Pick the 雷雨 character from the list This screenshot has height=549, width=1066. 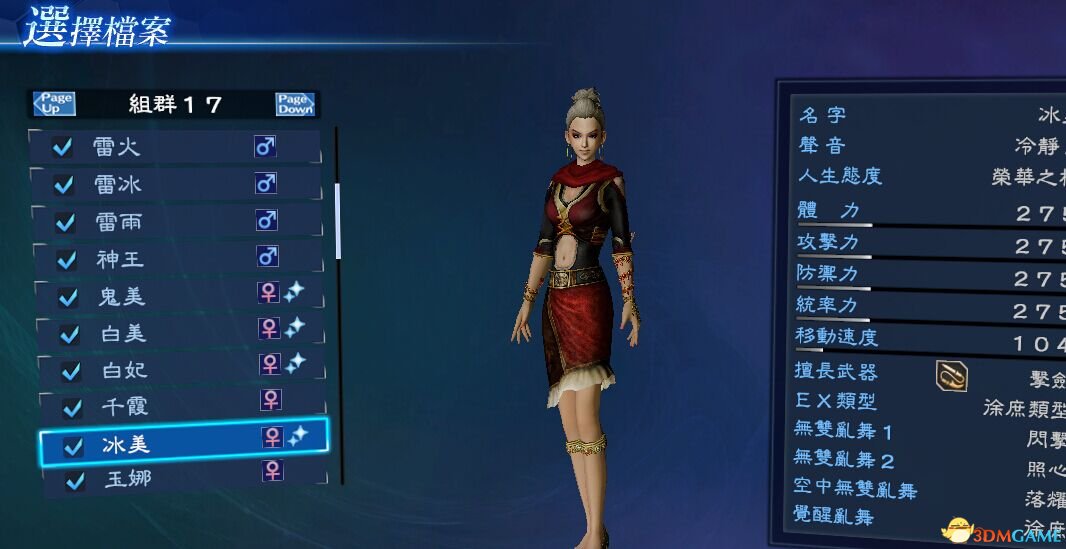176,221
